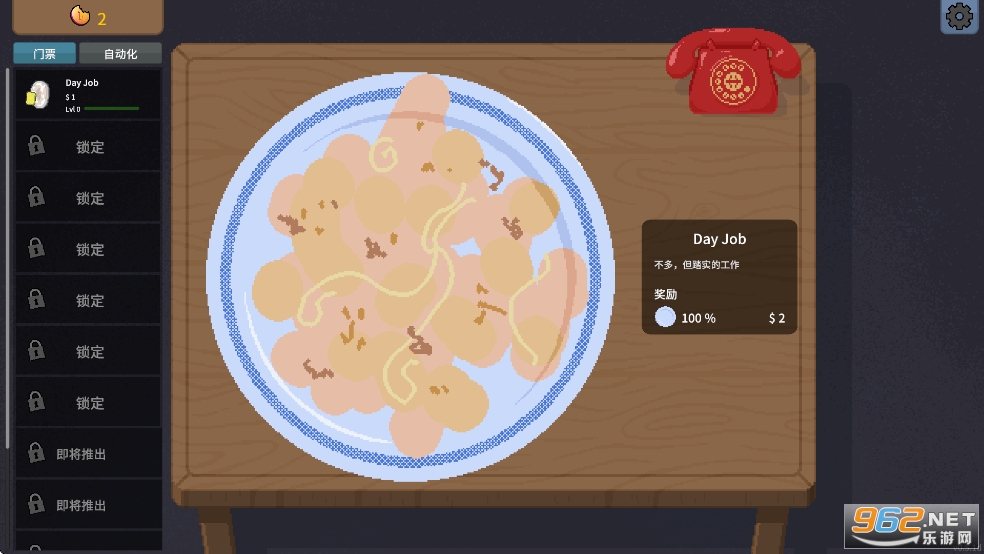984x554 pixels.
Task: Pick up the red rotary telephone
Action: 734,70
